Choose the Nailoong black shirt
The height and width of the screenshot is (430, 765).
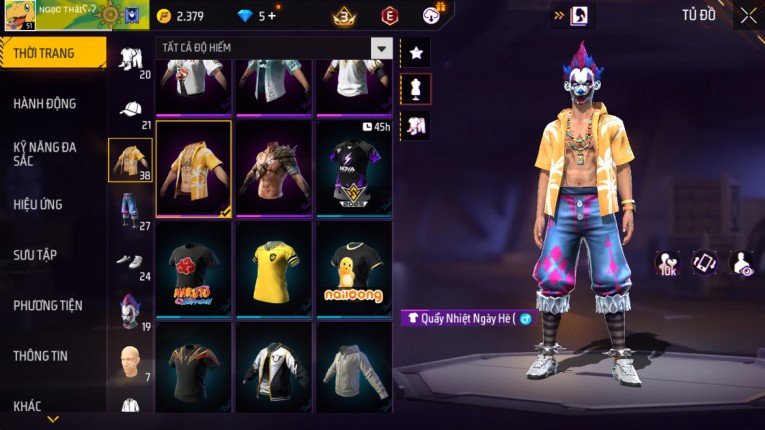tap(354, 268)
